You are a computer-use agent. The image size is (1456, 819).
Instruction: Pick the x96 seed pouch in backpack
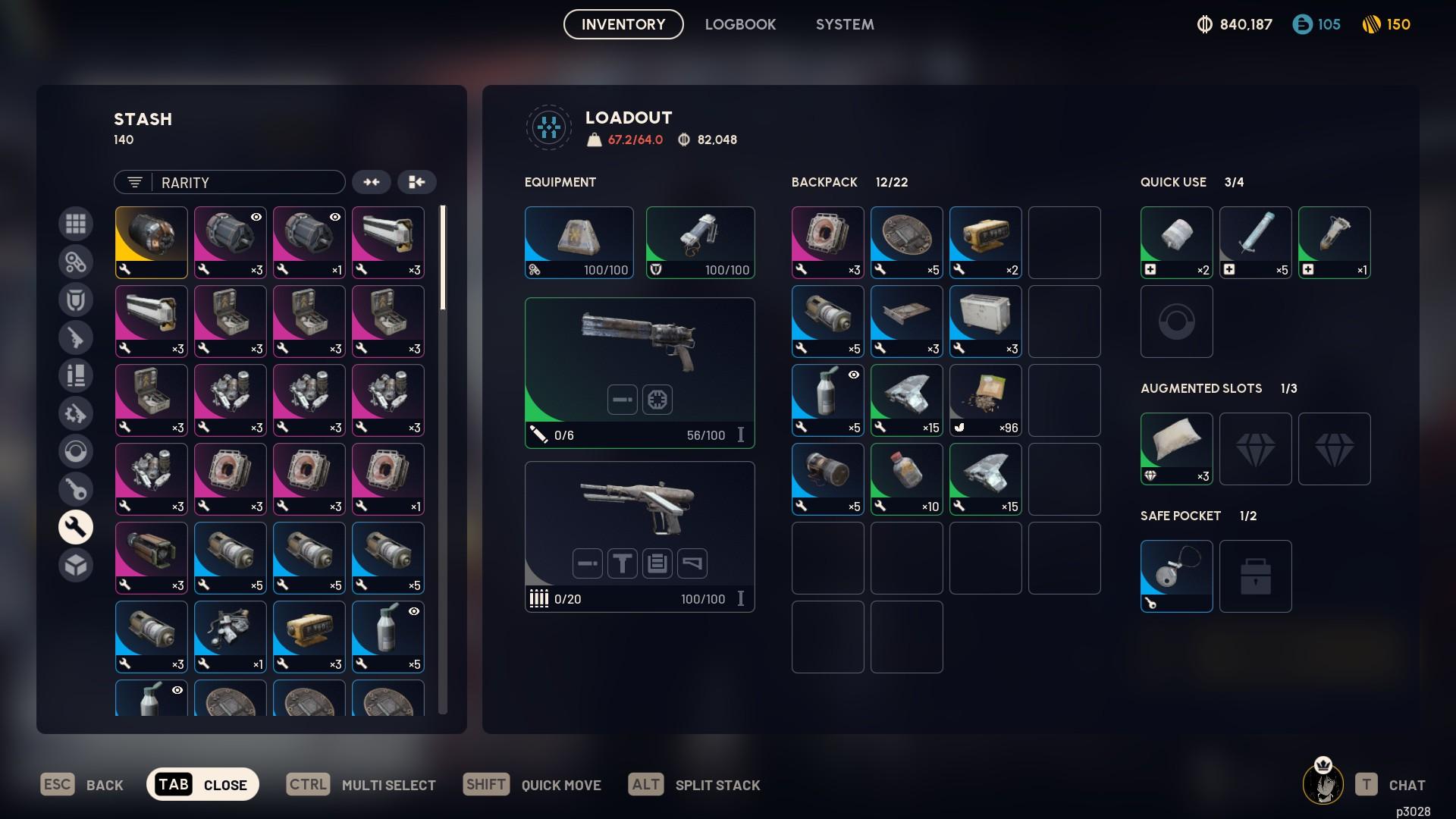pyautogui.click(x=985, y=400)
